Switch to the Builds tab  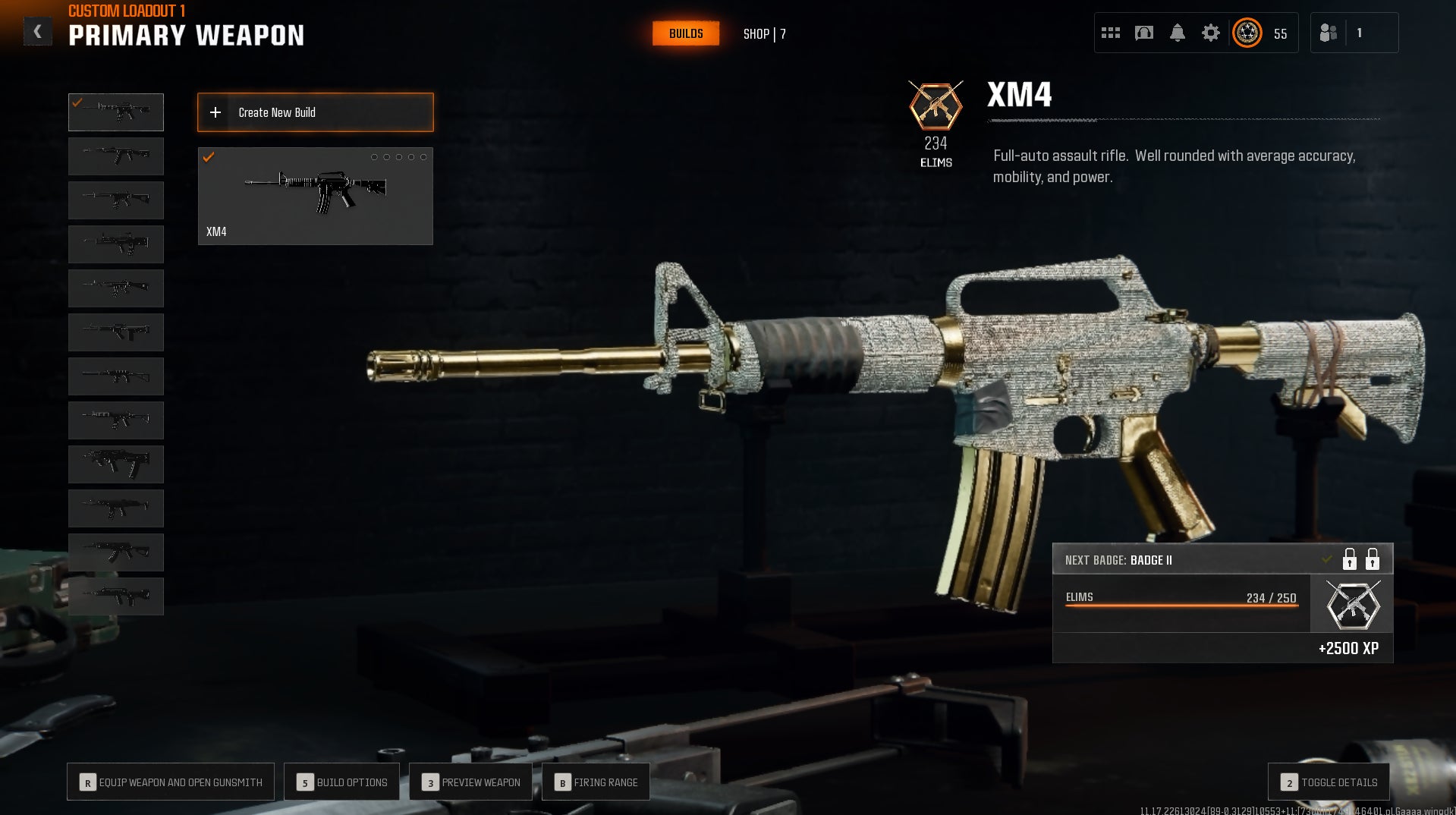[x=686, y=33]
